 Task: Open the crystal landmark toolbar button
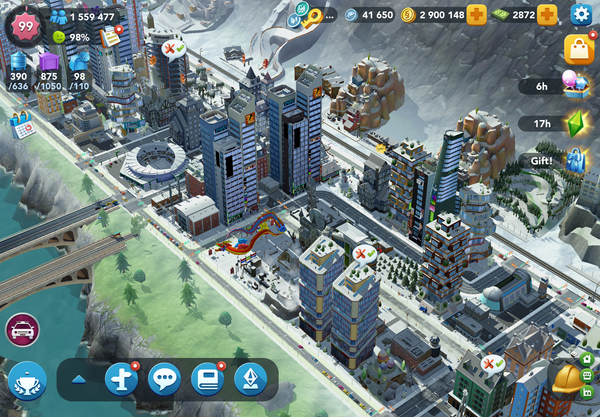tap(250, 378)
